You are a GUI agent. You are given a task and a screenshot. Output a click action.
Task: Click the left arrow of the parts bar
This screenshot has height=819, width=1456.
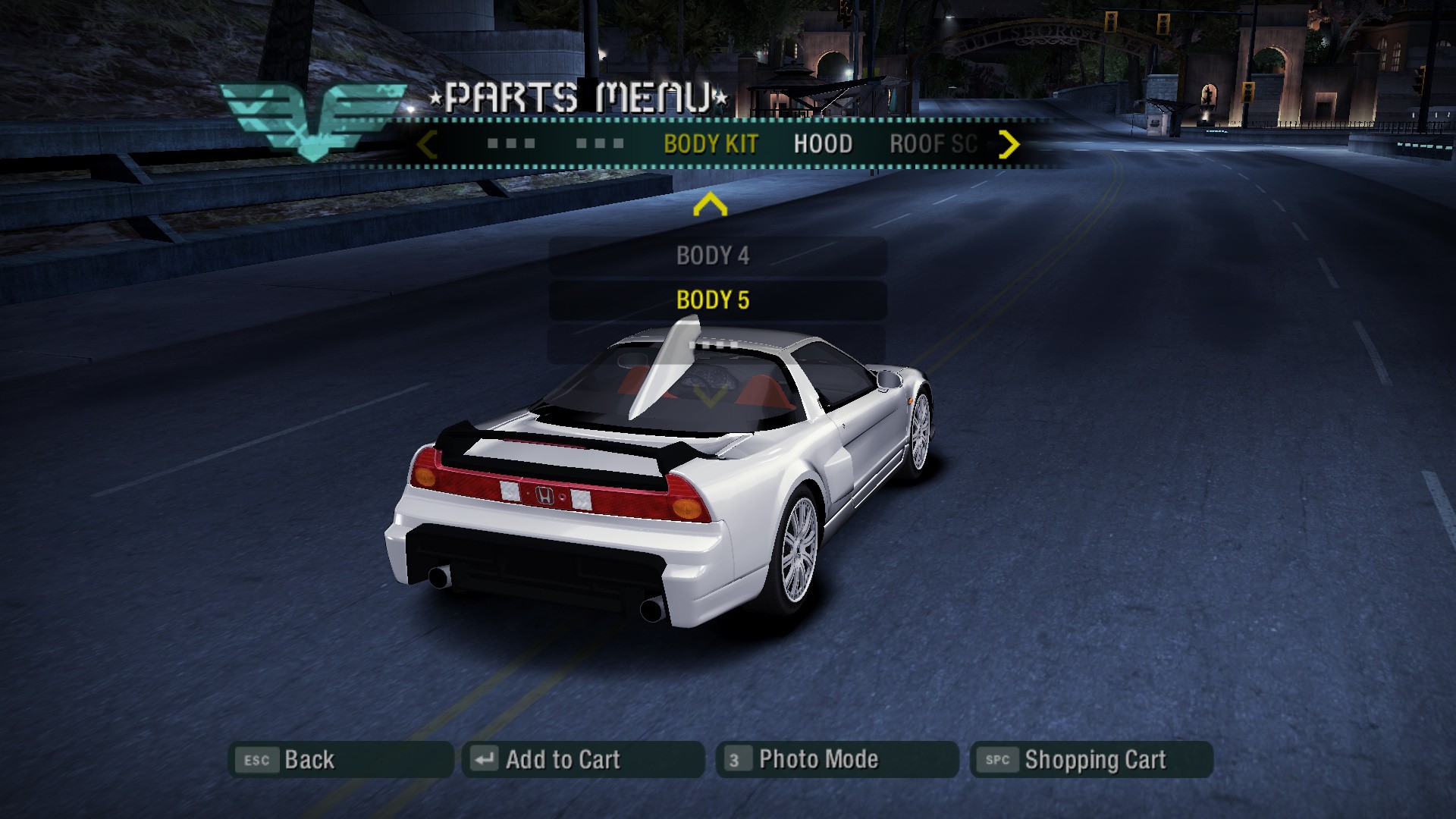pos(427,144)
